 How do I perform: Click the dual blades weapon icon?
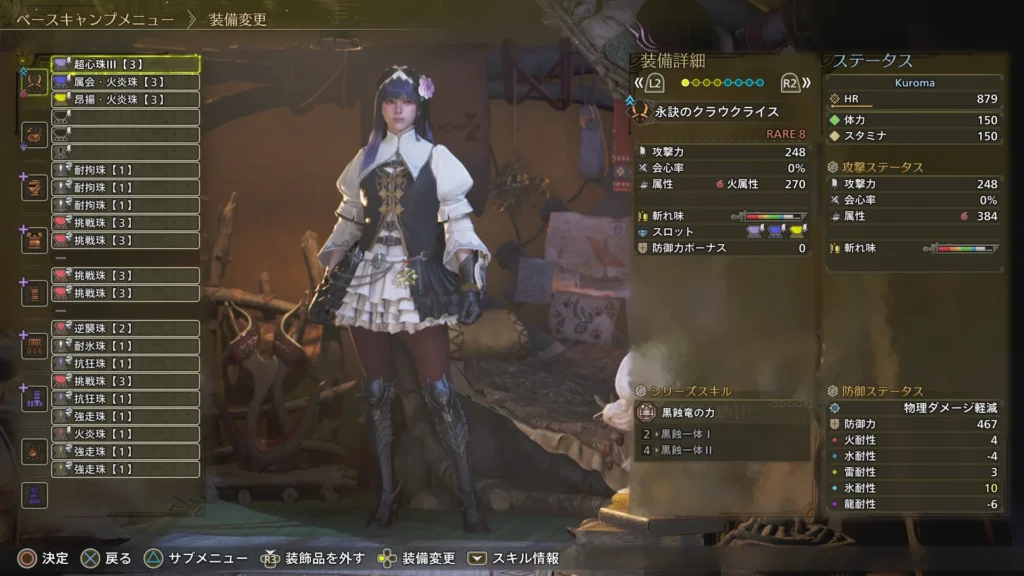pyautogui.click(x=34, y=82)
